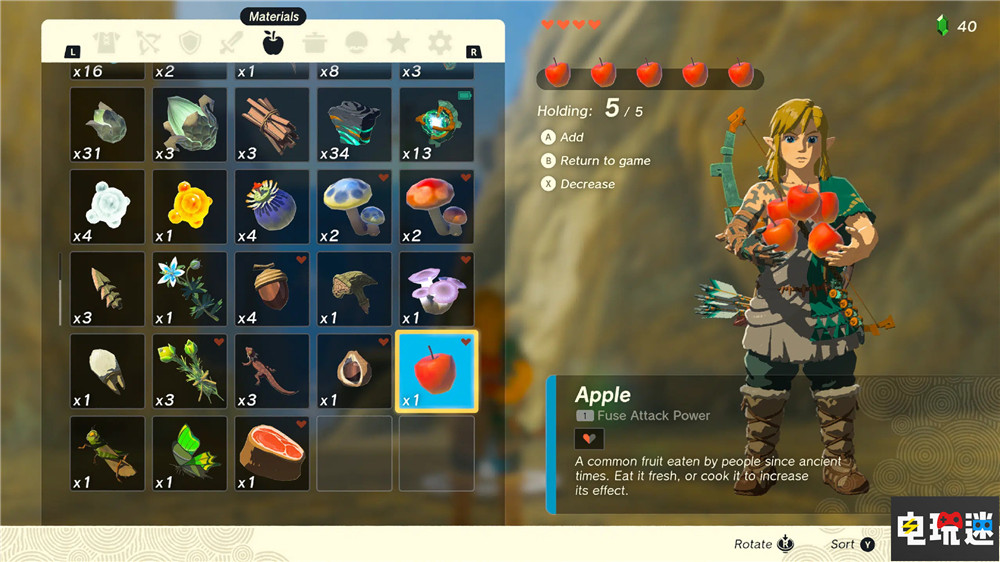Select the blue flower herb slot

click(x=189, y=289)
